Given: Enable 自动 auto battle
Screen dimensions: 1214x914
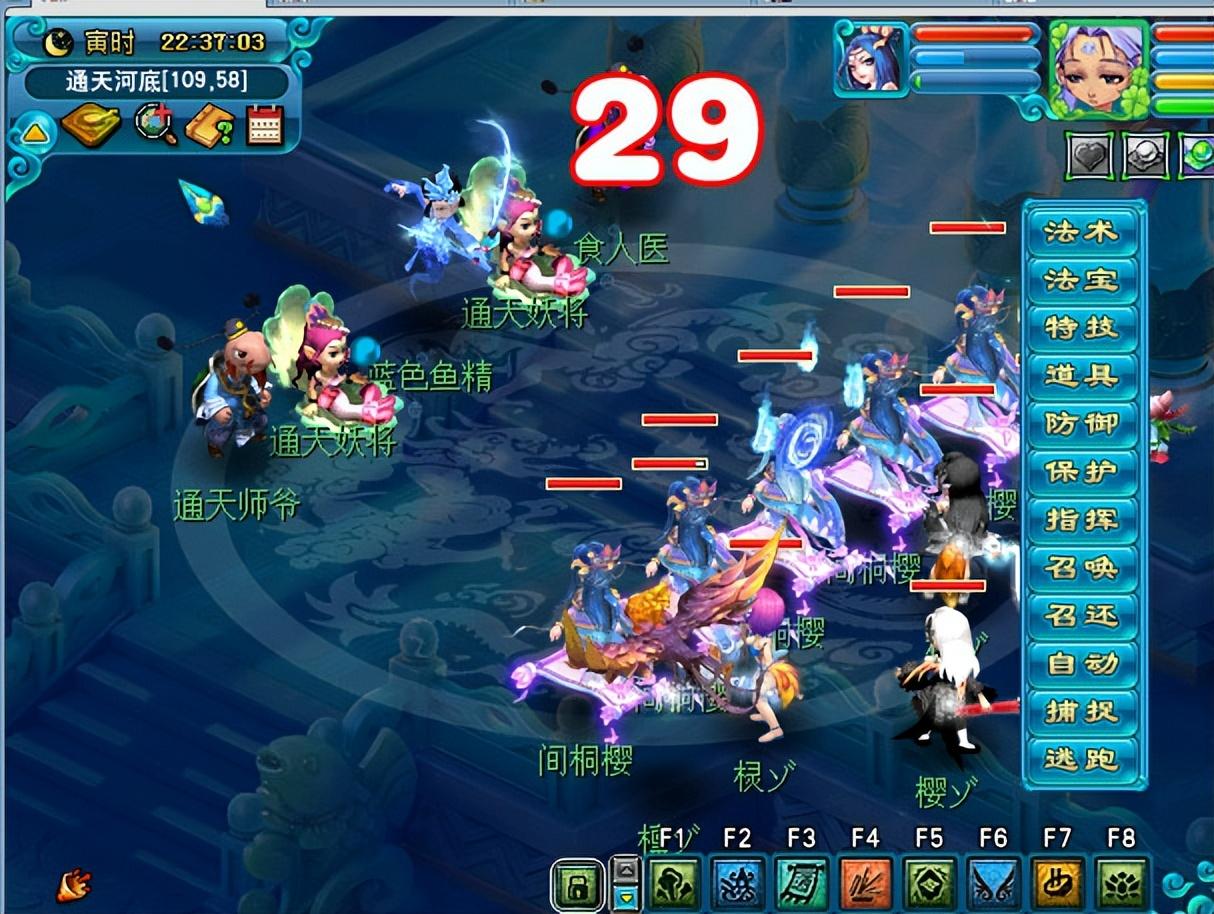Looking at the screenshot, I should (1081, 663).
